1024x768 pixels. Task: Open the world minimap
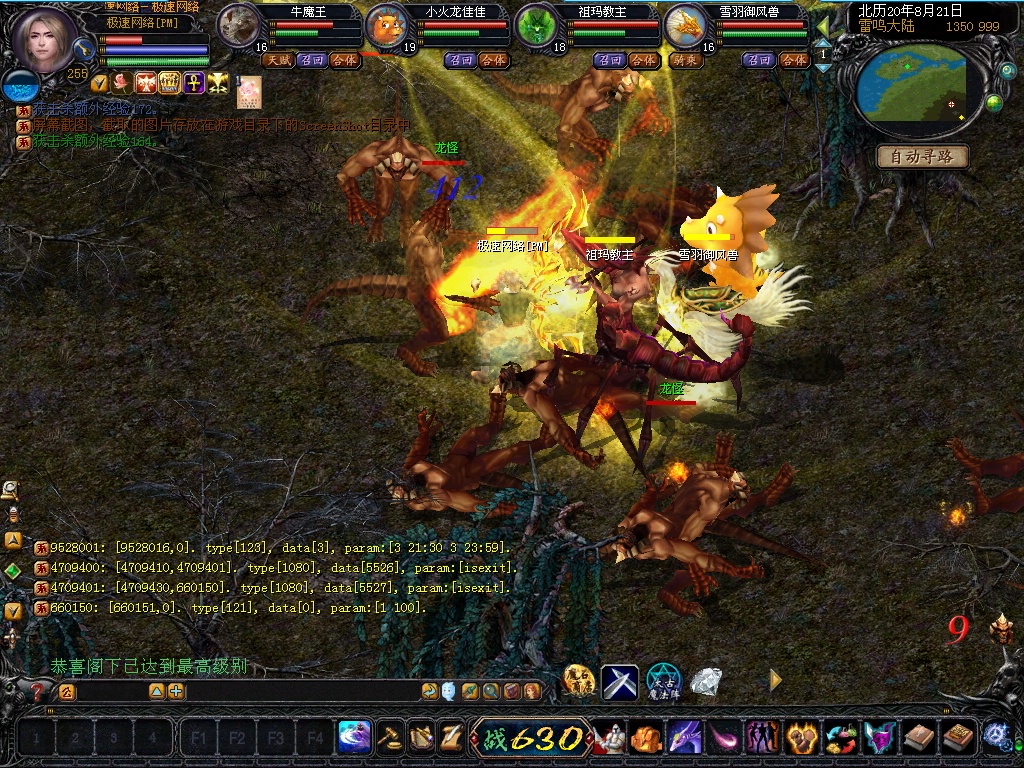coord(910,83)
